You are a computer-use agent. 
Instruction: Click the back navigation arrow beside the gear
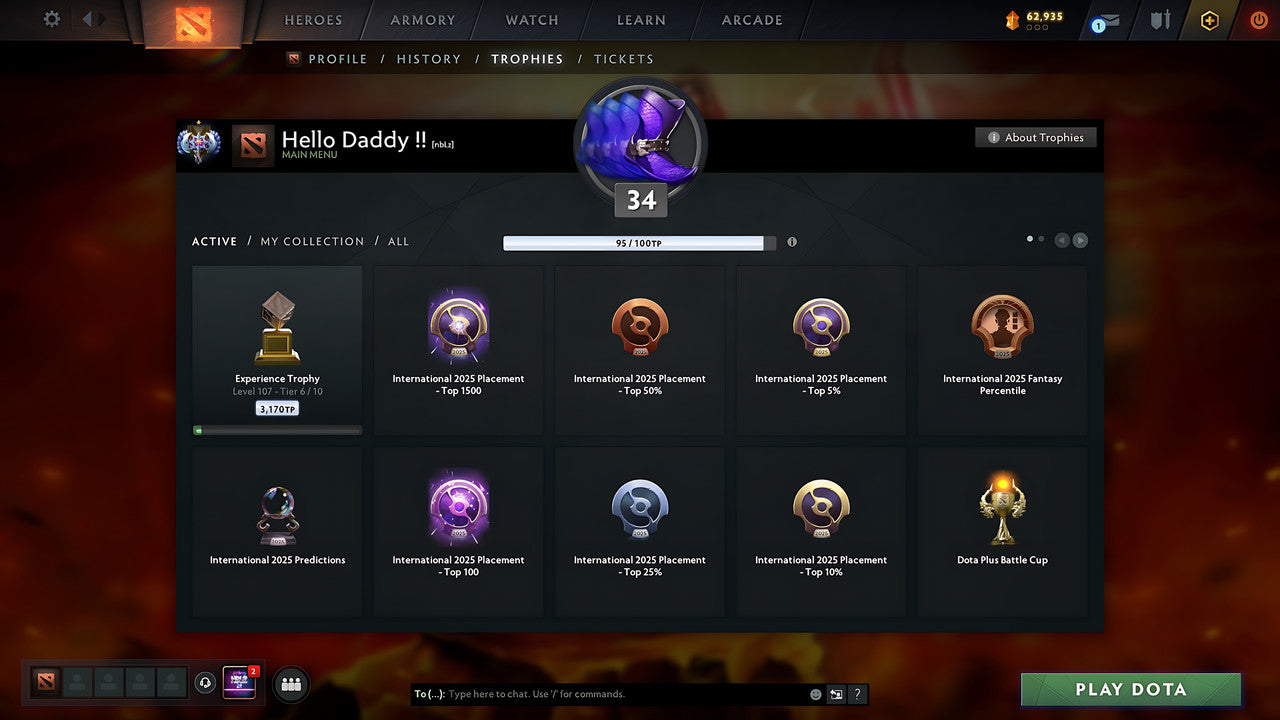point(86,19)
